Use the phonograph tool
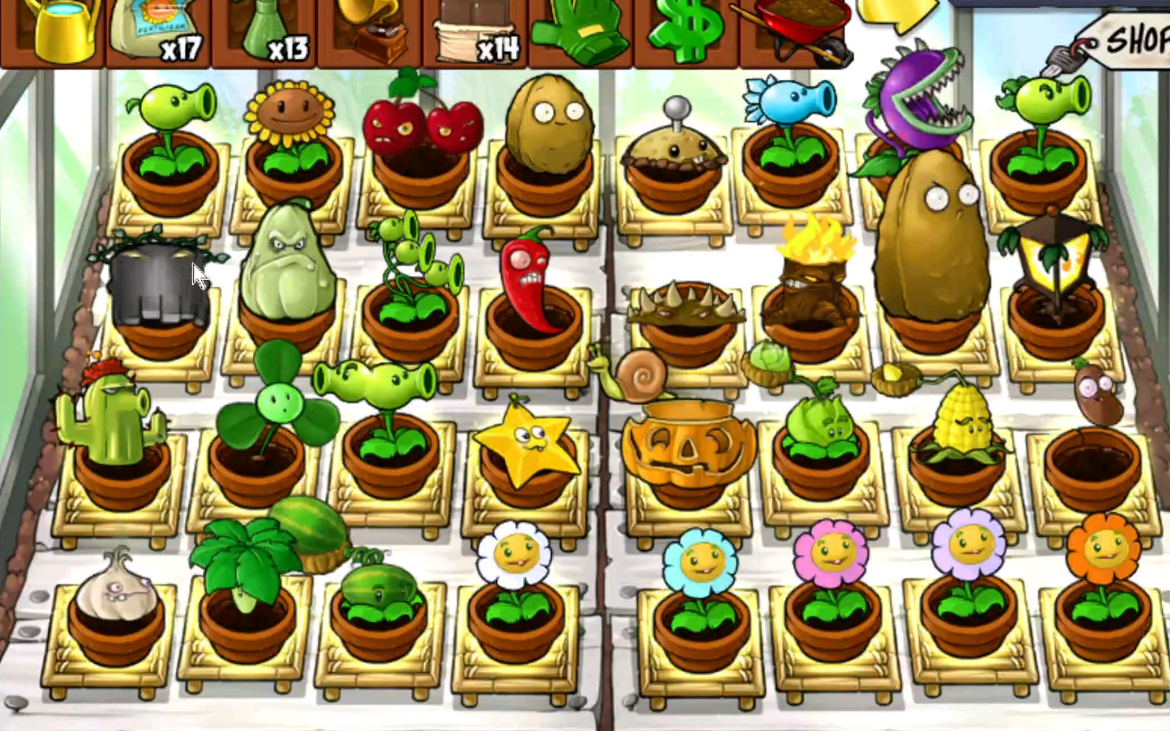The height and width of the screenshot is (731, 1170). pos(370,30)
